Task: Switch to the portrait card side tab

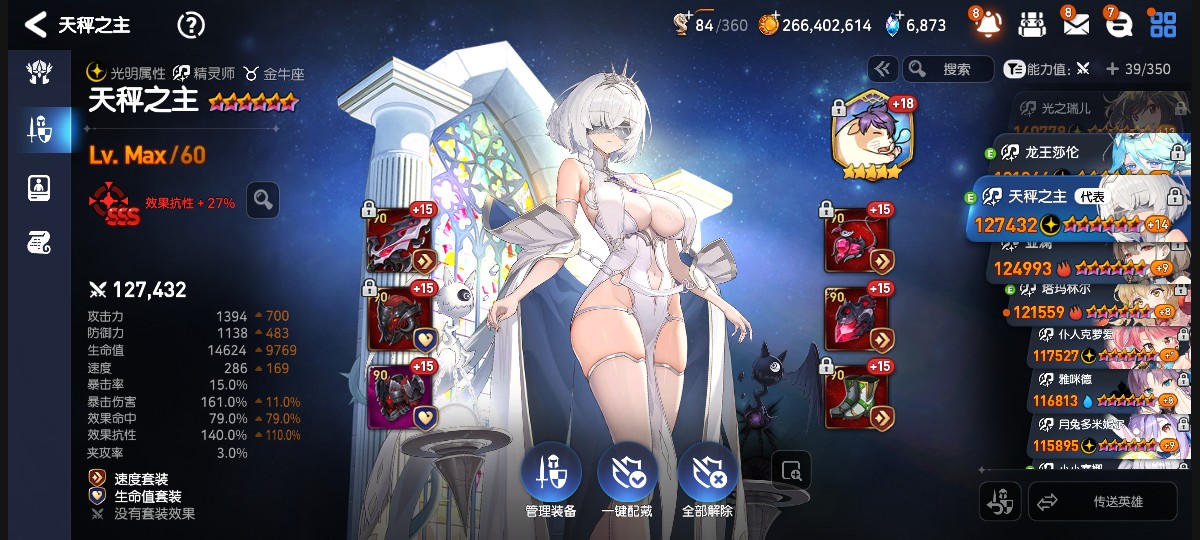Action: (39, 186)
